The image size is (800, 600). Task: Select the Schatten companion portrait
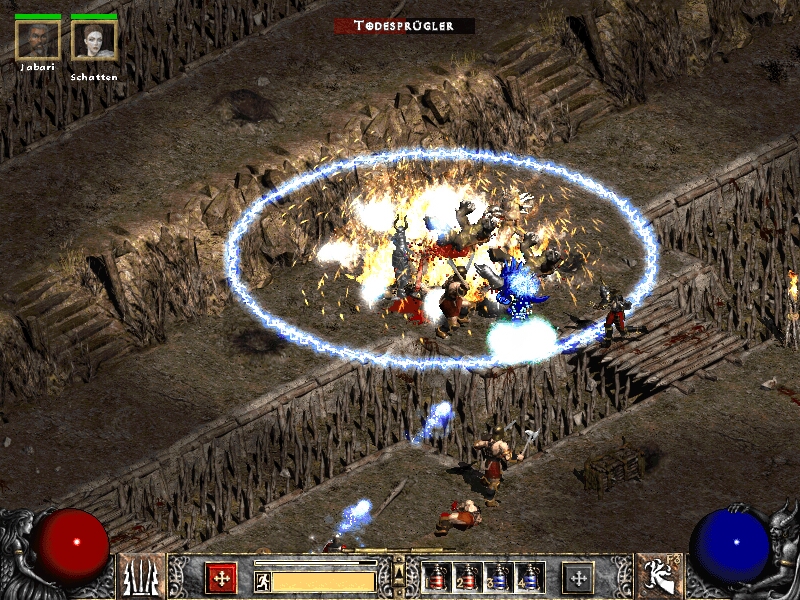[94, 40]
